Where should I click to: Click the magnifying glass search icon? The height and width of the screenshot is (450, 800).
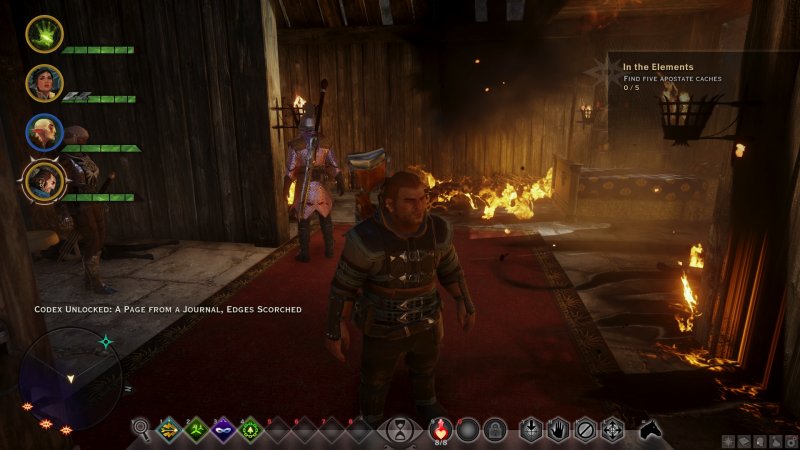tap(142, 430)
